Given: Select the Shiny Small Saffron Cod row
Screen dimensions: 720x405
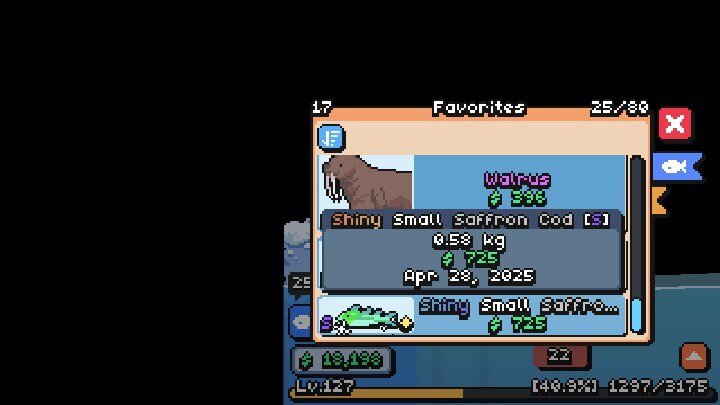Looking at the screenshot, I should coord(470,315).
